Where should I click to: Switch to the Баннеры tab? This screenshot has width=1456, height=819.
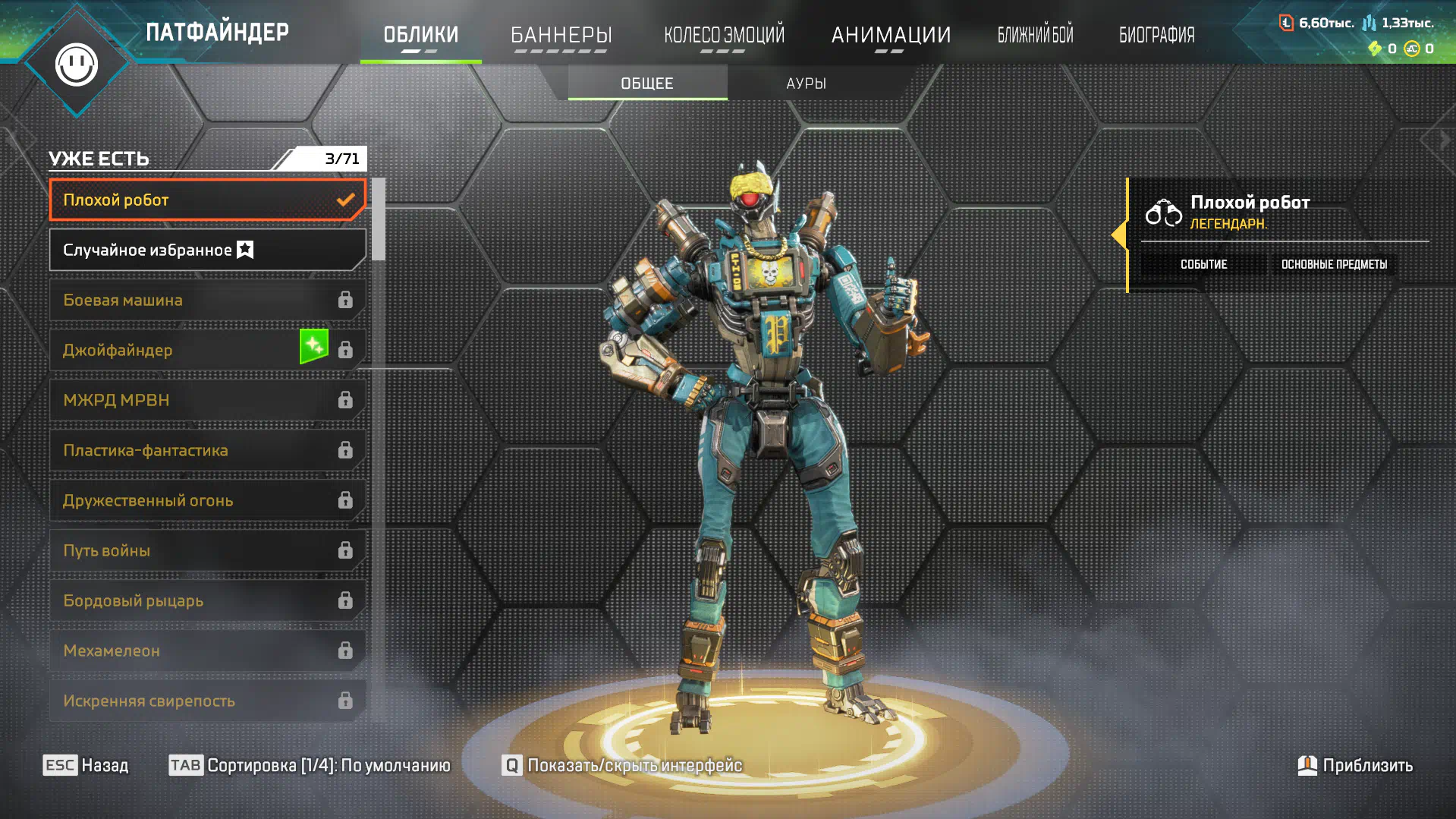[561, 35]
